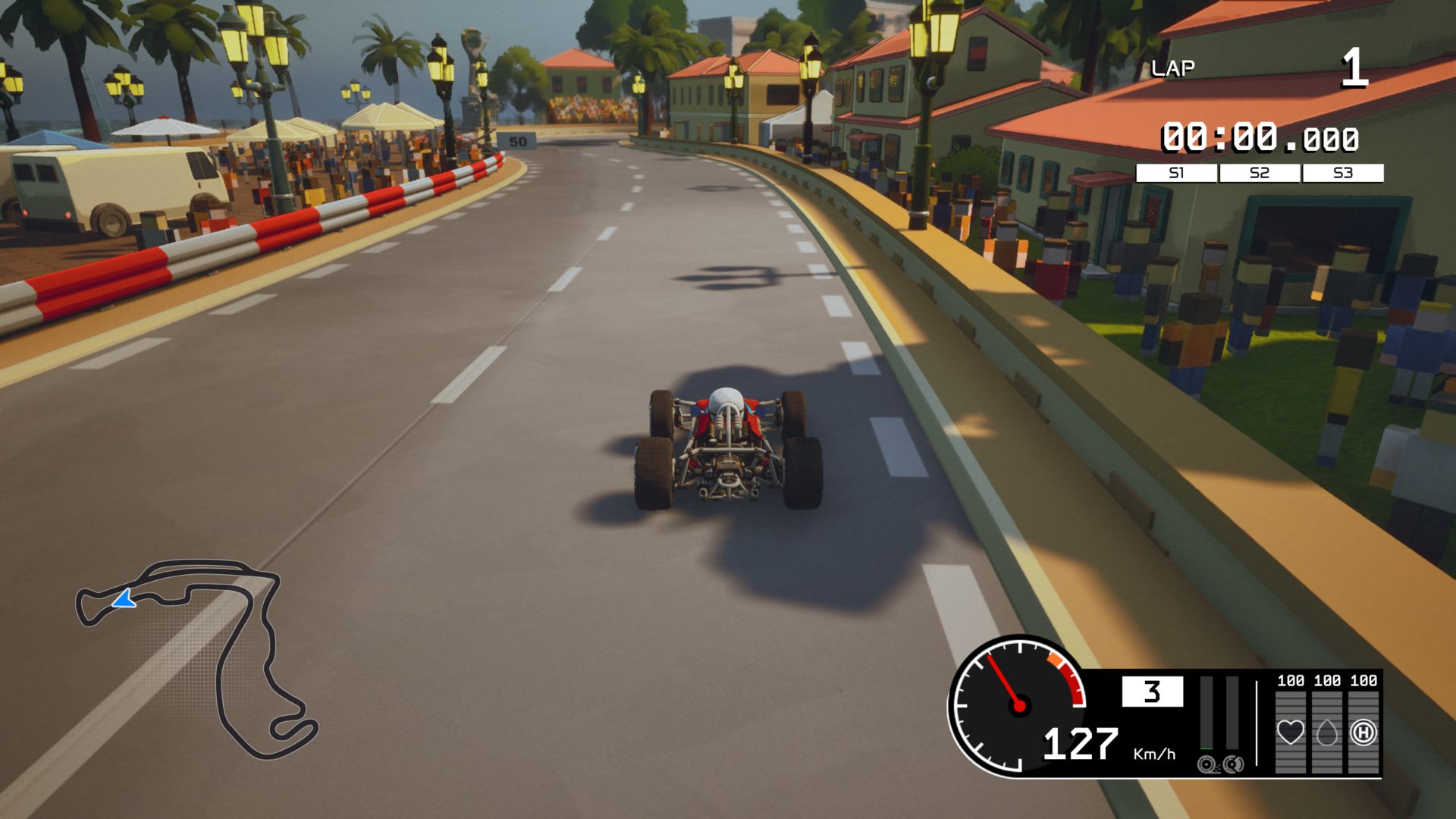Select the heart car condition icon
The image size is (1456, 819).
(x=1290, y=733)
